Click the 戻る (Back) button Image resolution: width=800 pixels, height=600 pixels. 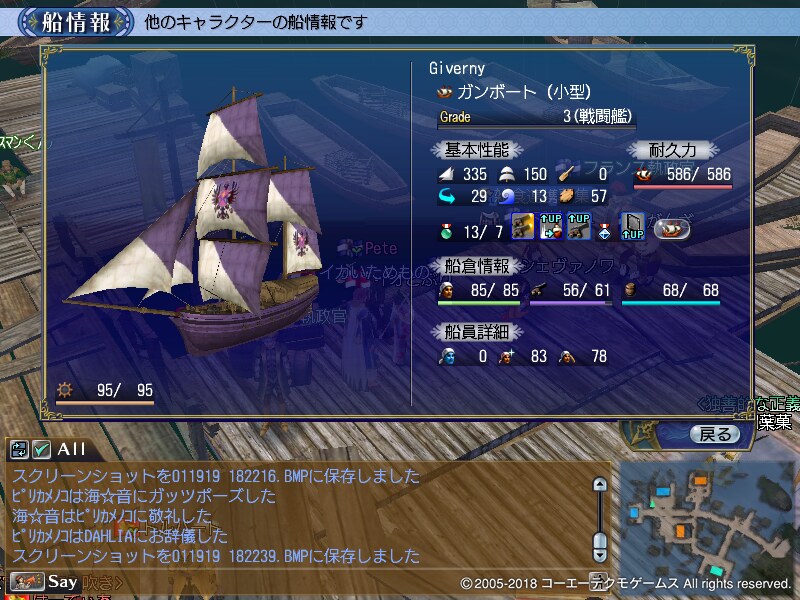tap(715, 434)
